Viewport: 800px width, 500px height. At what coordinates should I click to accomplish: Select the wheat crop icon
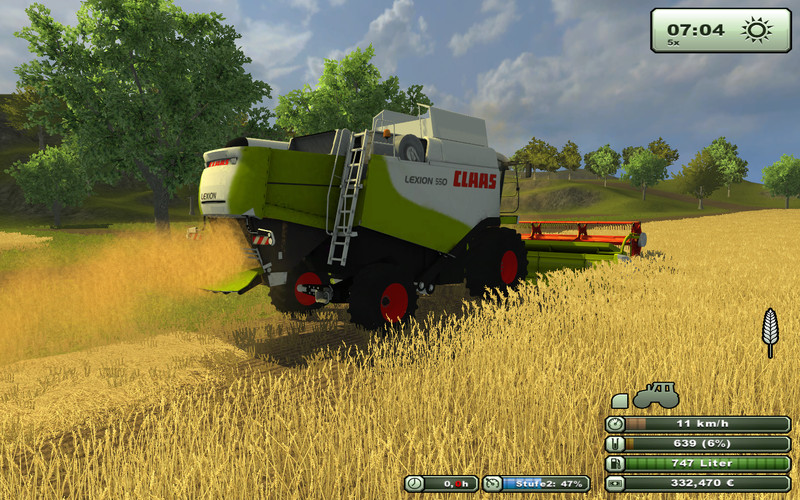tap(770, 331)
